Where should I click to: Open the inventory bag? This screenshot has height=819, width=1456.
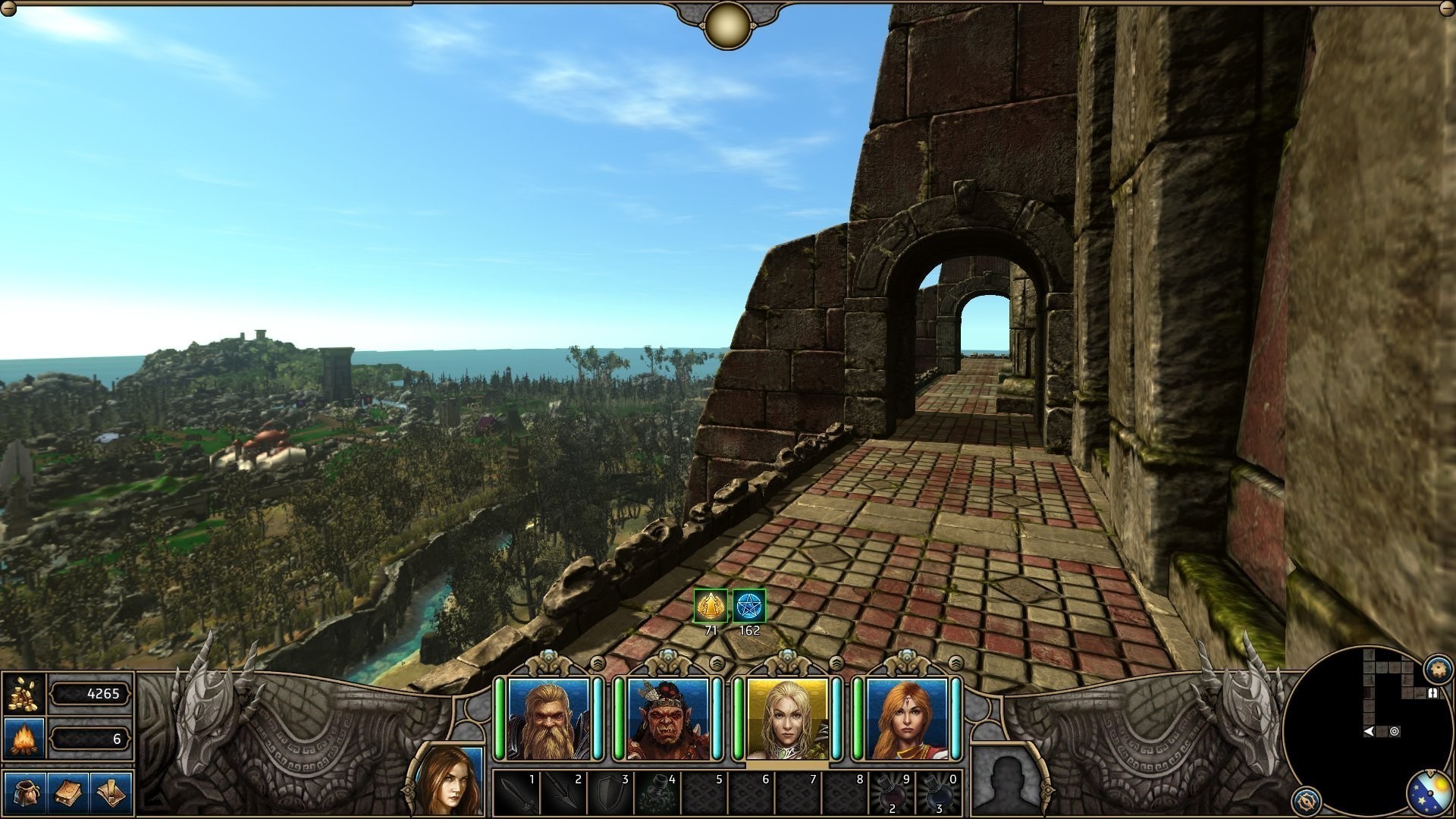[25, 793]
